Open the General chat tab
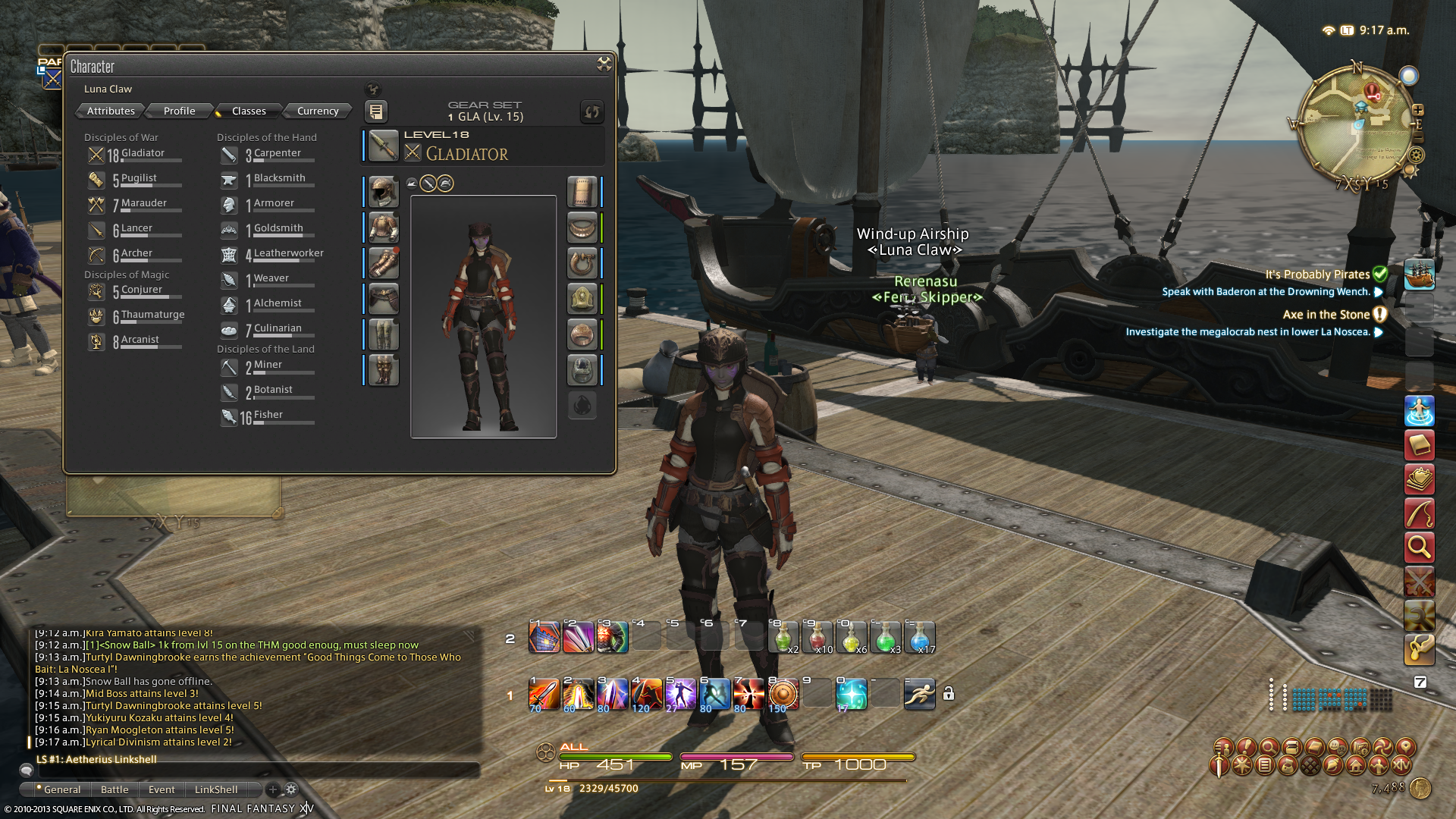 (61, 789)
